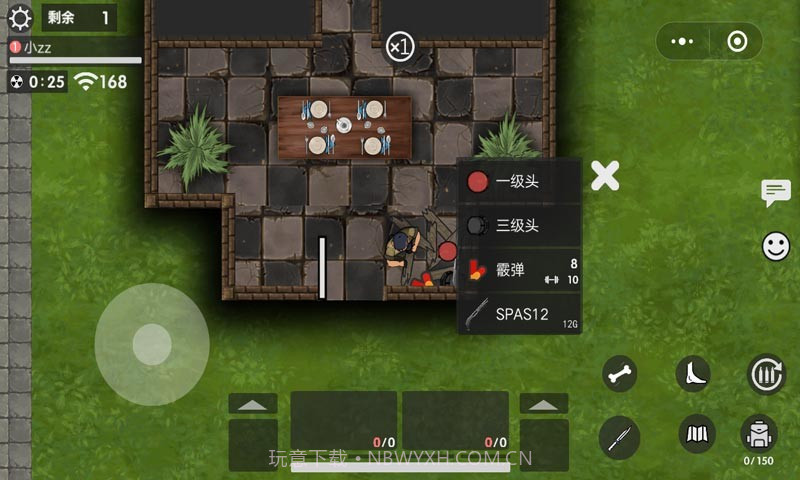
Task: Toggle the x1 scope zoom indicator
Action: pos(400,46)
